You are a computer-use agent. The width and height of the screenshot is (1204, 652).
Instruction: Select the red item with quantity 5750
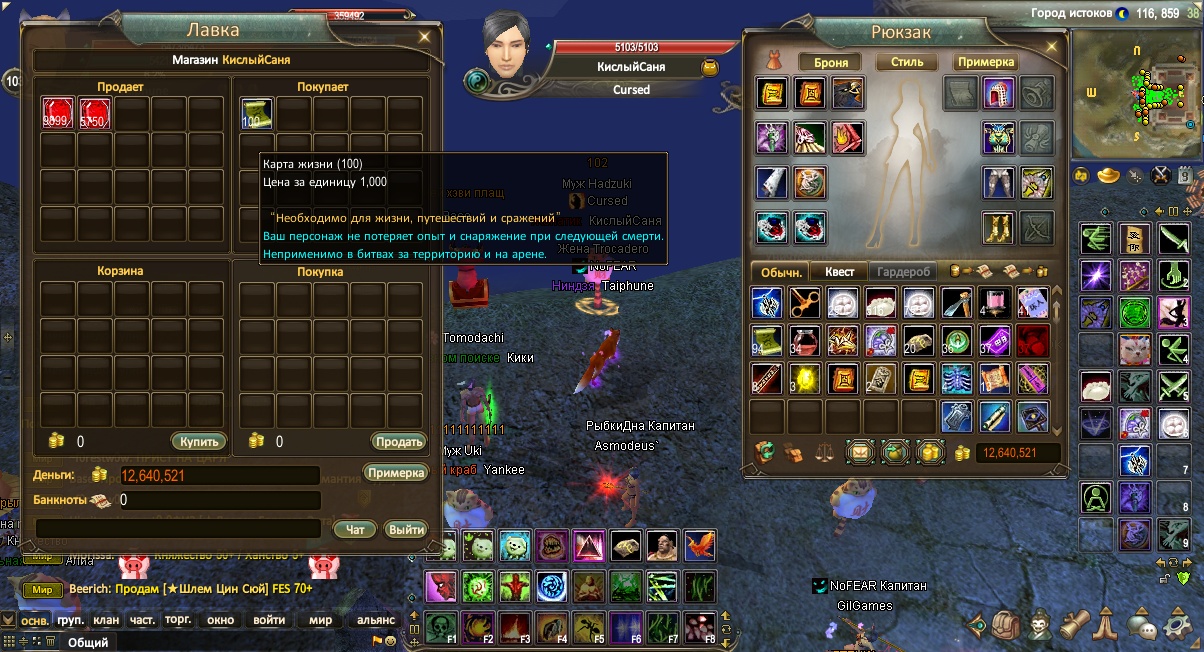click(94, 114)
